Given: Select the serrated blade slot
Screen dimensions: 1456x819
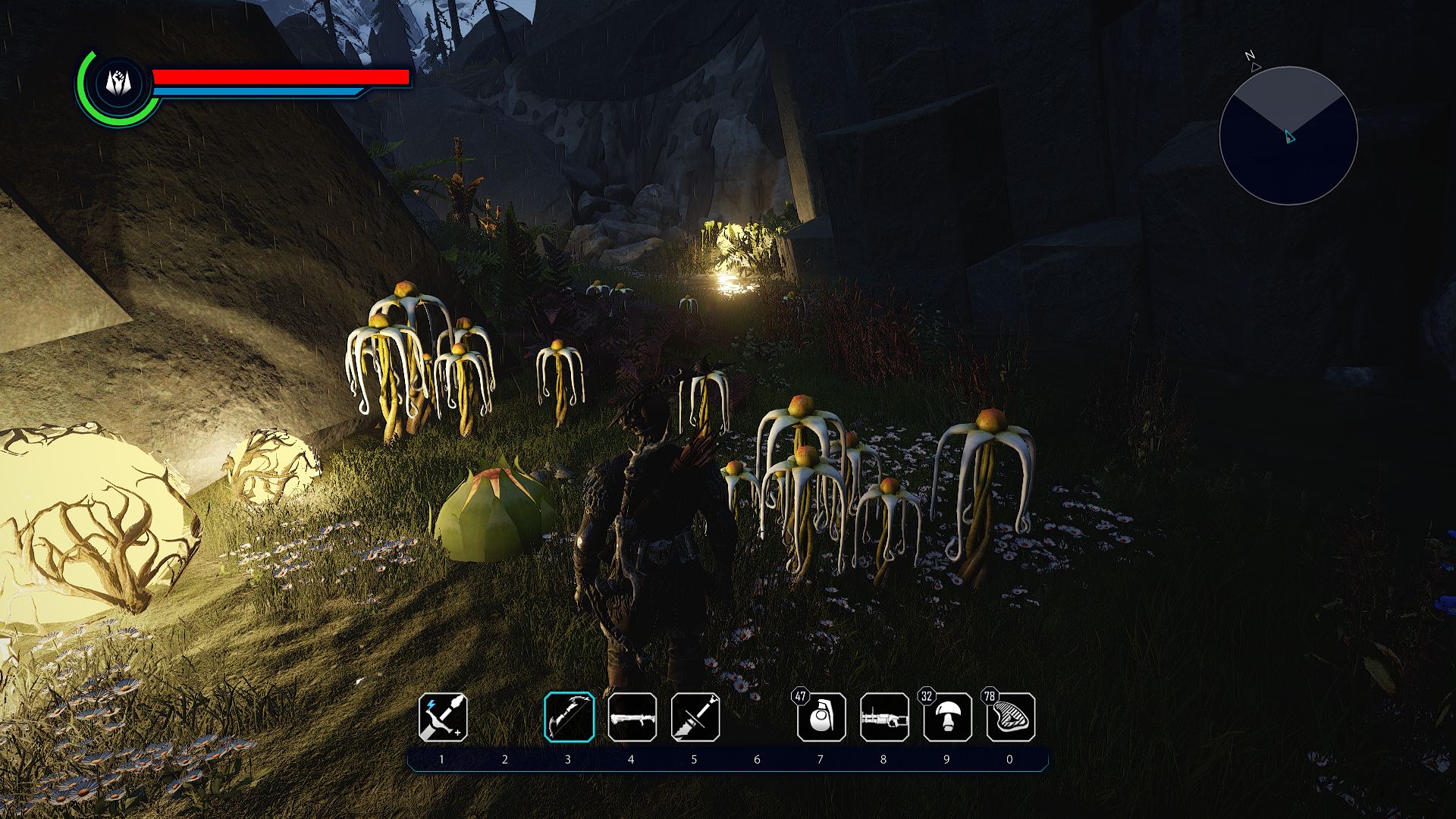Looking at the screenshot, I should pyautogui.click(x=695, y=717).
